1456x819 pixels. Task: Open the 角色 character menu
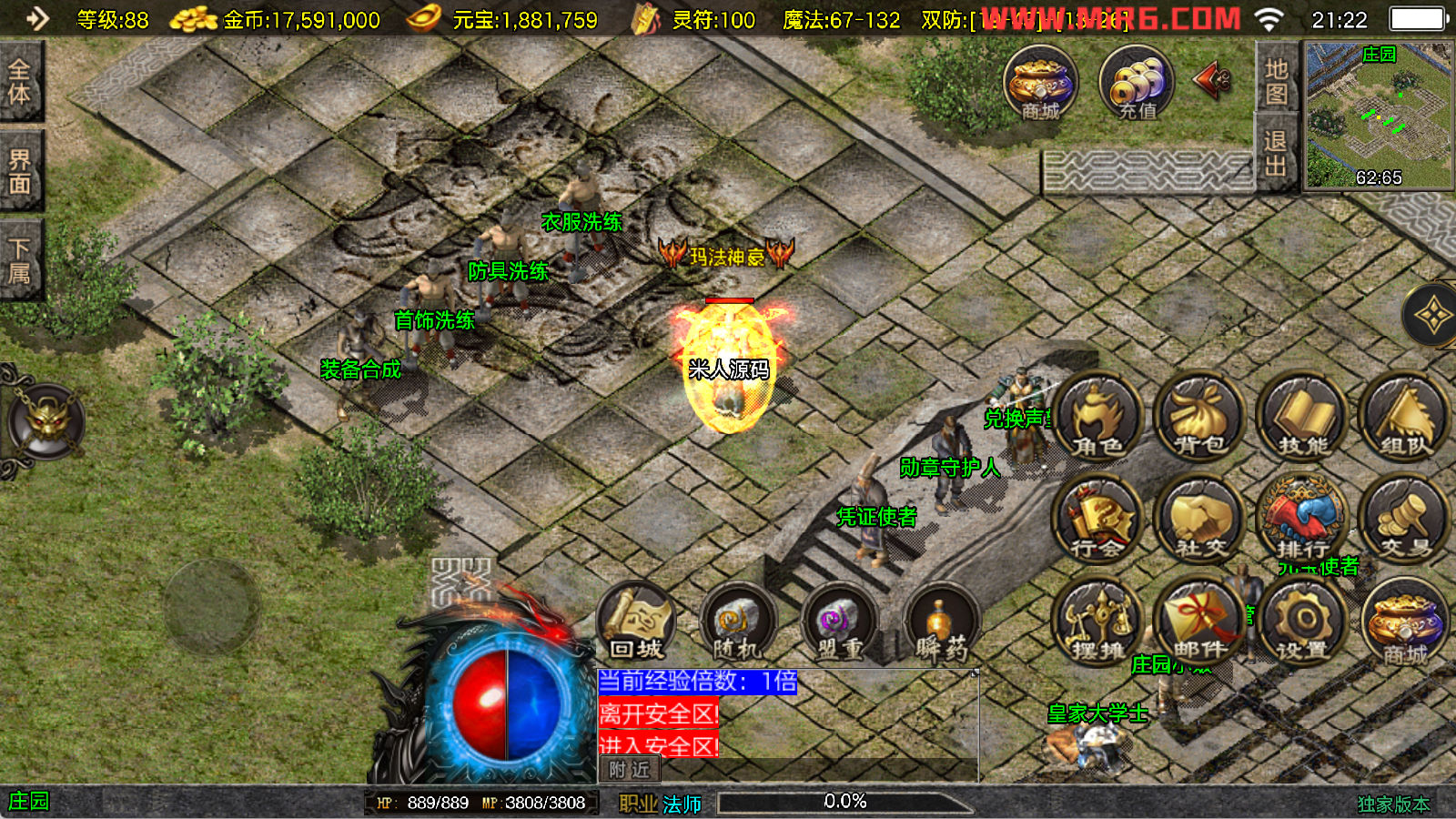pos(1098,417)
